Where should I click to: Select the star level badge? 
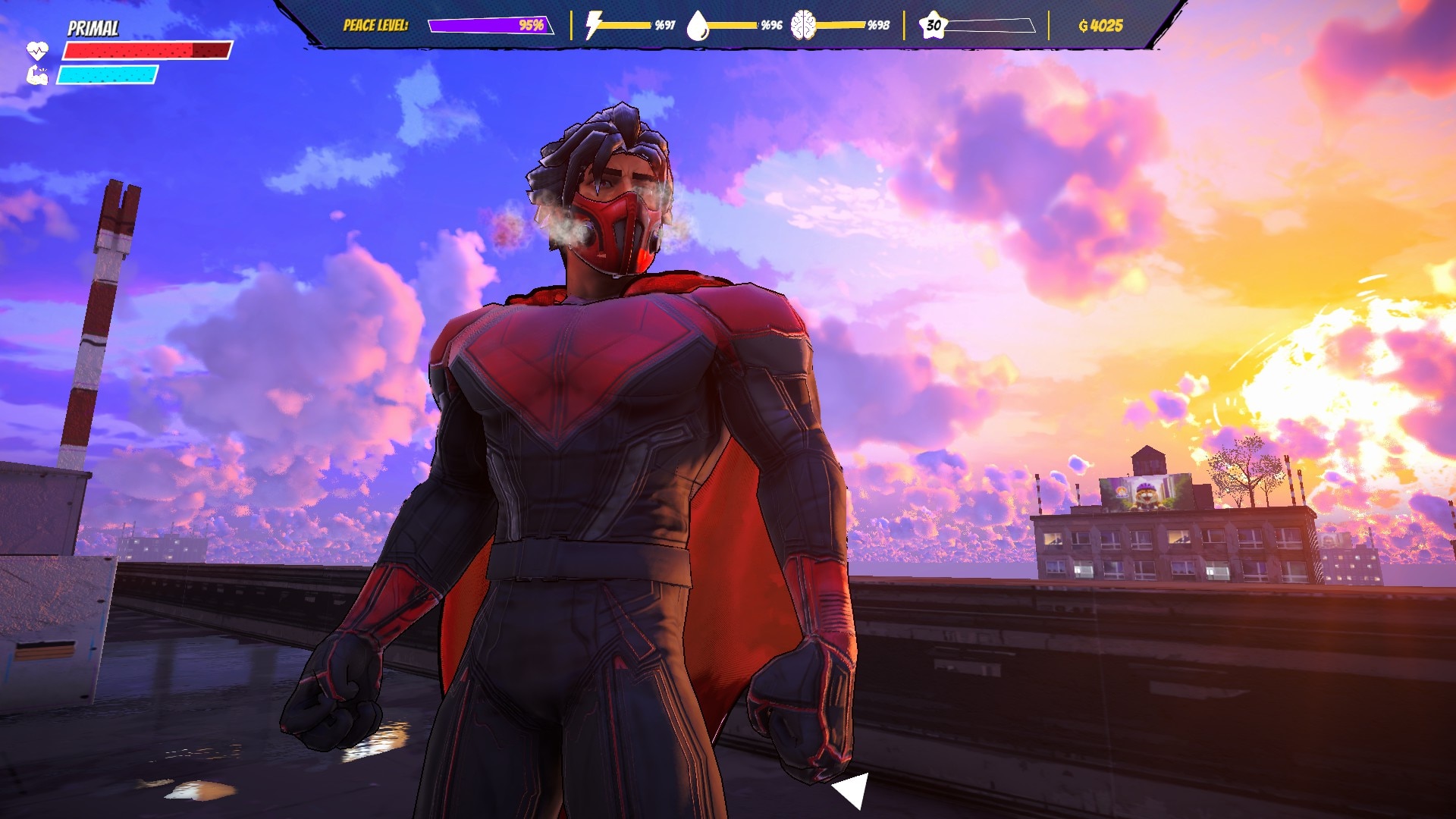(x=933, y=25)
